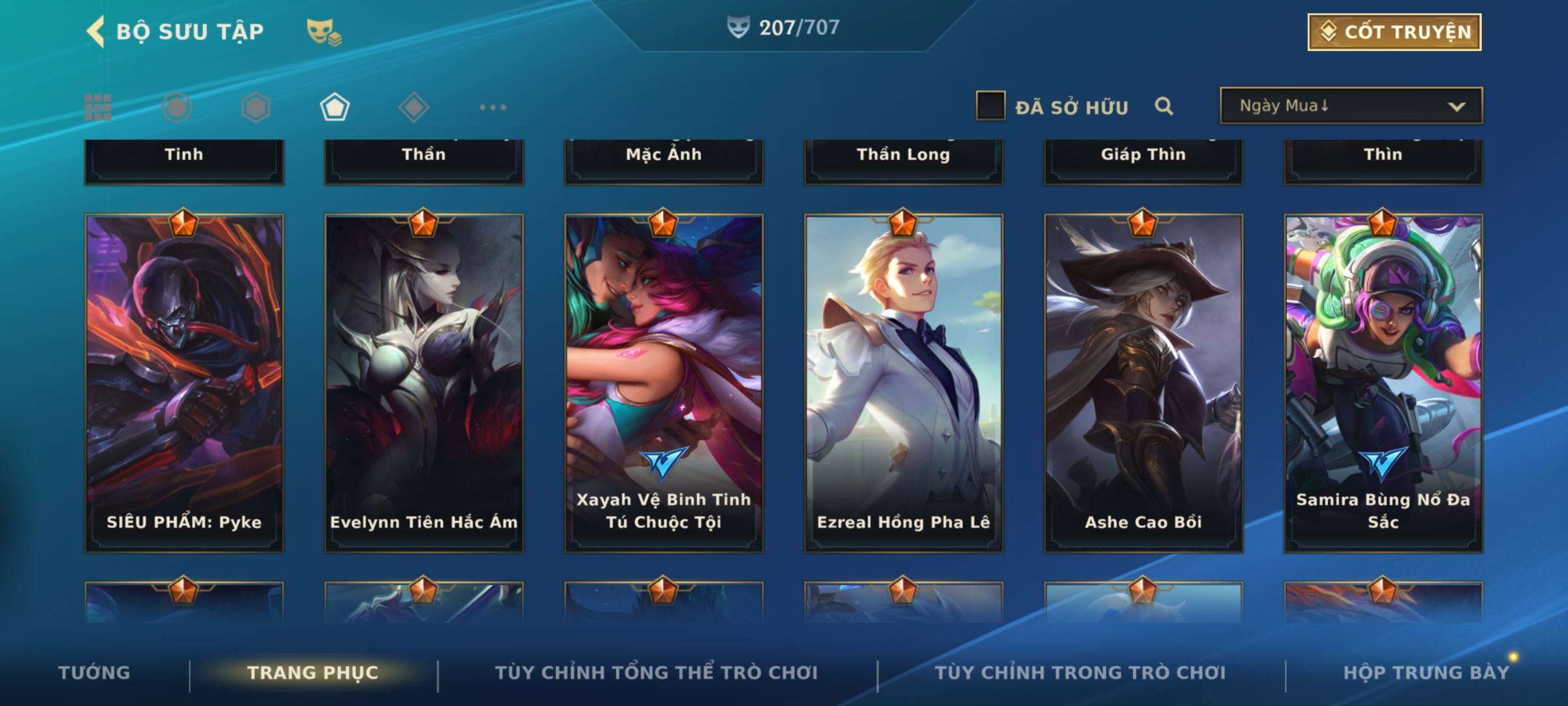Toggle the Đã Sở Hữu owned checkbox
1568x706 pixels.
pos(990,106)
